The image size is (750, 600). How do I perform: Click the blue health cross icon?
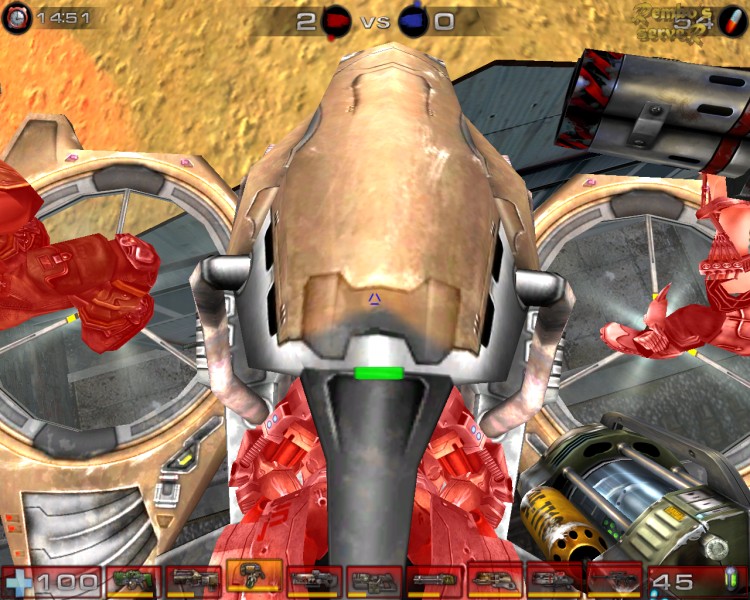pyautogui.click(x=17, y=582)
